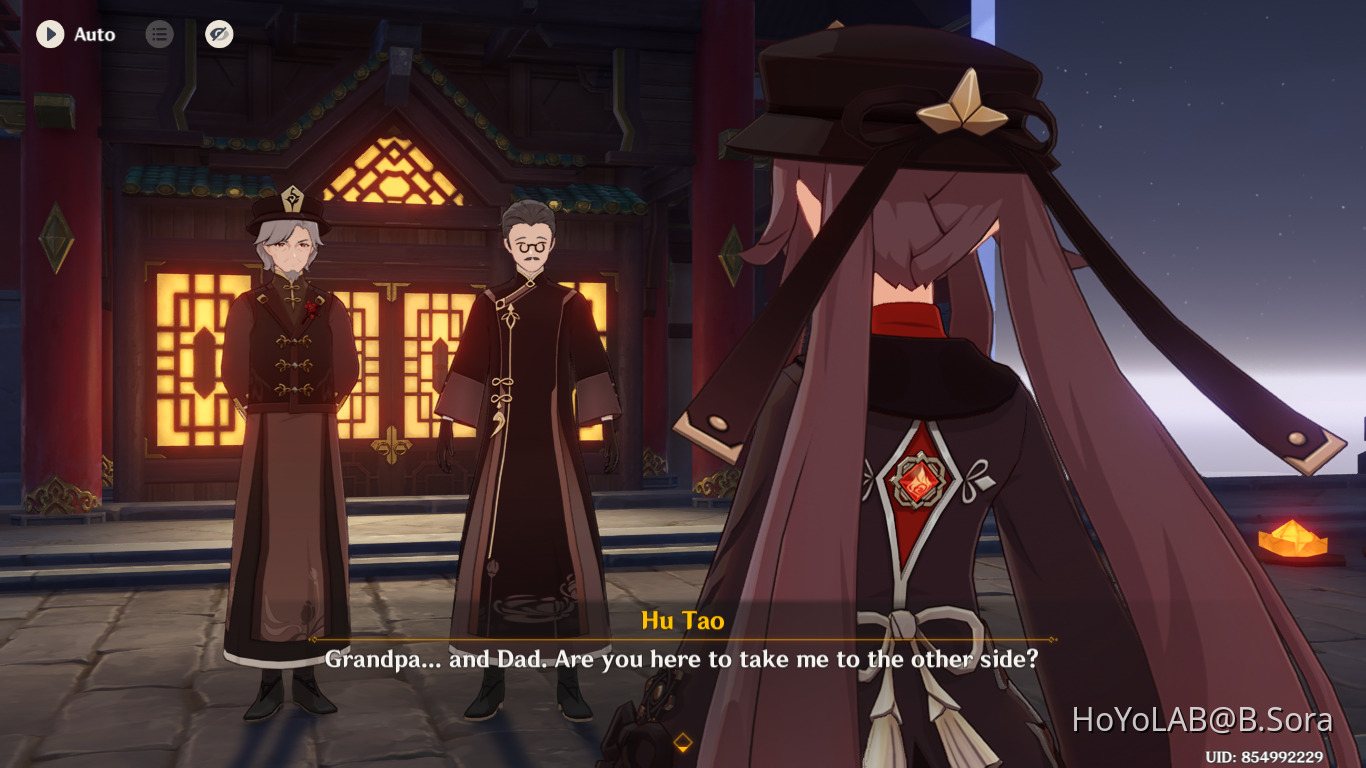Select the play triangle inside the white circle
1366x768 pixels.
coord(49,34)
